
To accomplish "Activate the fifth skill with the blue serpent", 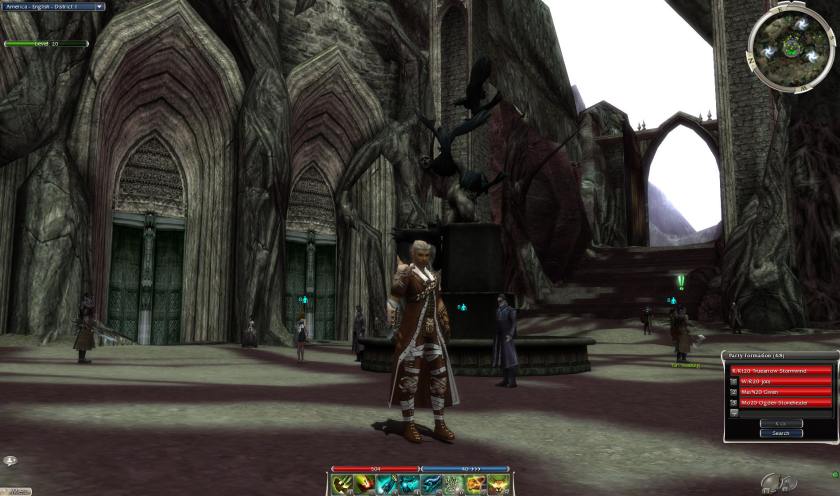I will [x=432, y=485].
